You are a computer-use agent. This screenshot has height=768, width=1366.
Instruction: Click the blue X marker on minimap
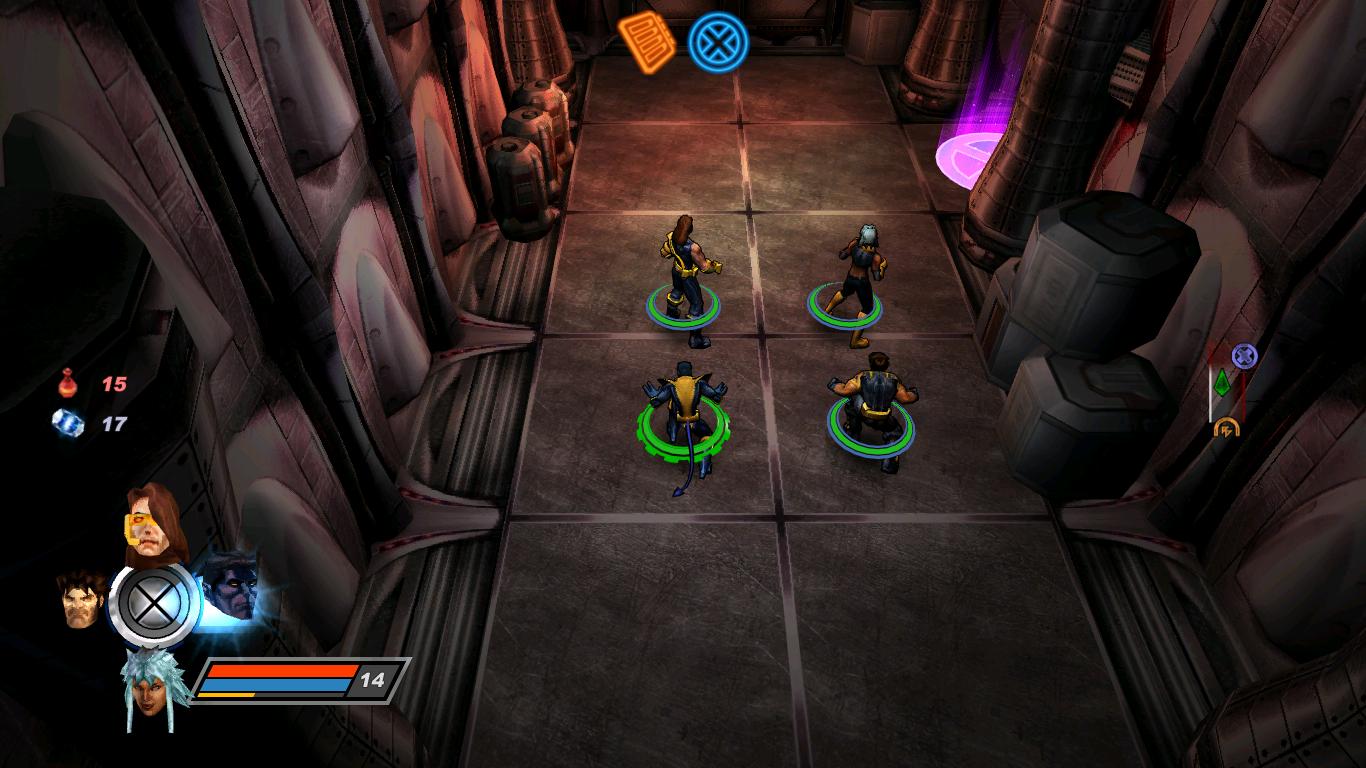click(1244, 355)
